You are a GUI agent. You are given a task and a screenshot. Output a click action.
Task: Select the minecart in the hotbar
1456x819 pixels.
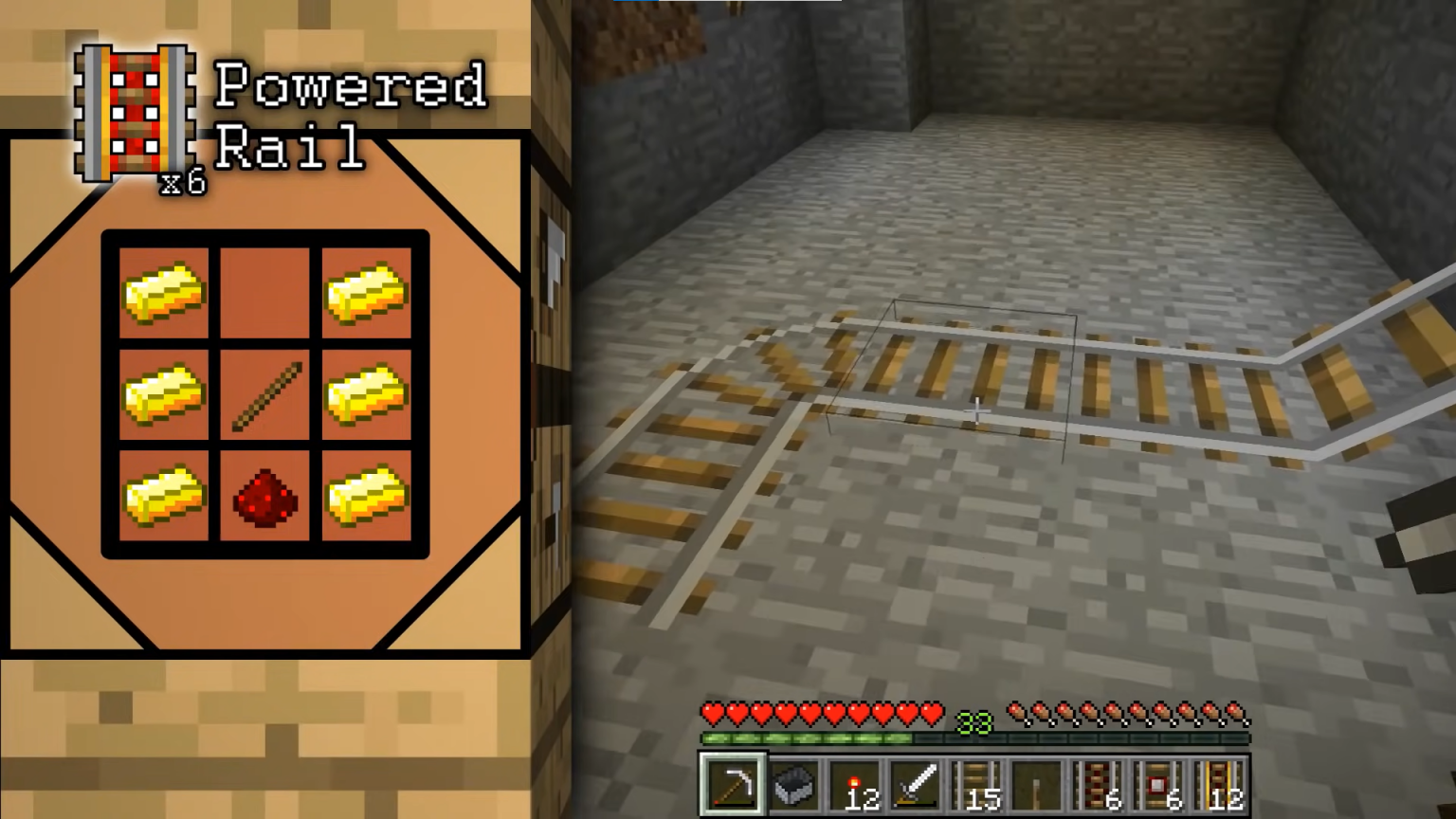pos(793,785)
